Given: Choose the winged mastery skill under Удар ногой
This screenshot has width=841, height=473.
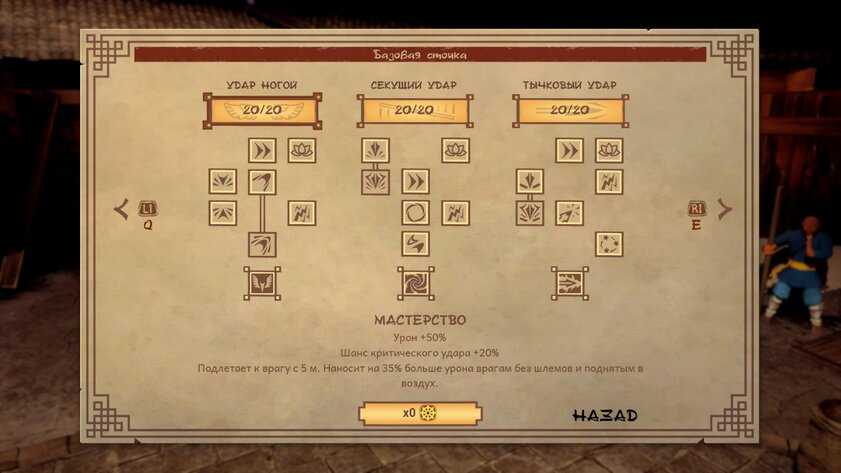Looking at the screenshot, I should click(x=262, y=283).
